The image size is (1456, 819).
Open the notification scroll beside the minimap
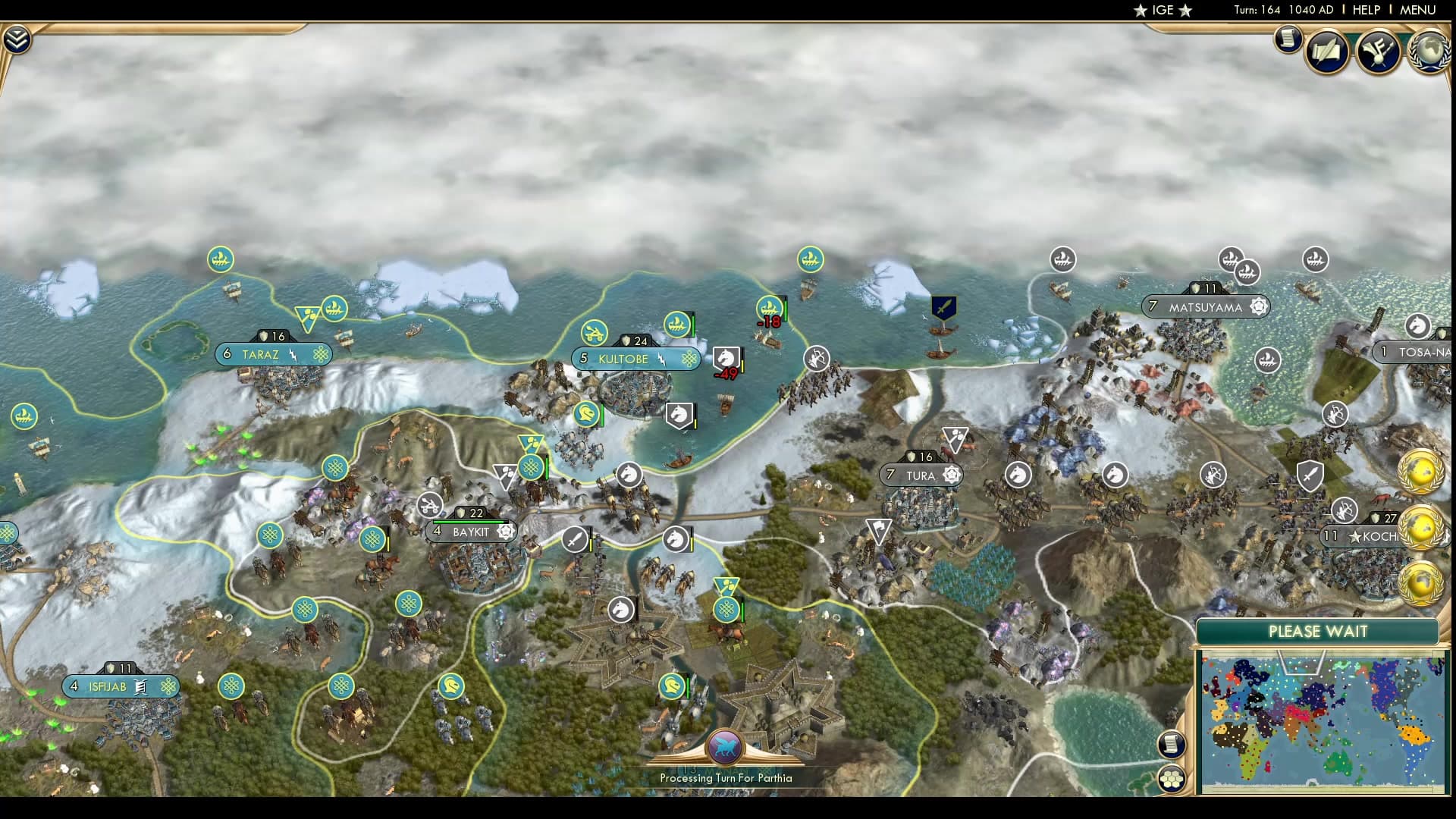tap(1172, 744)
